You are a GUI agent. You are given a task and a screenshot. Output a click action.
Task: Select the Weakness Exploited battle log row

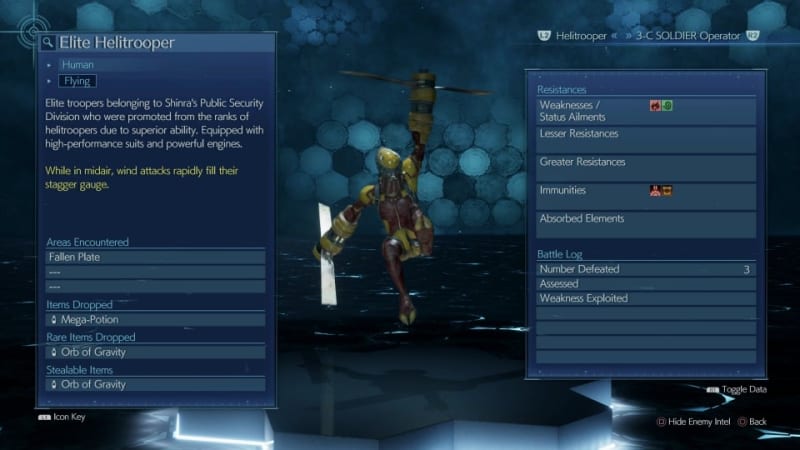[x=645, y=298]
